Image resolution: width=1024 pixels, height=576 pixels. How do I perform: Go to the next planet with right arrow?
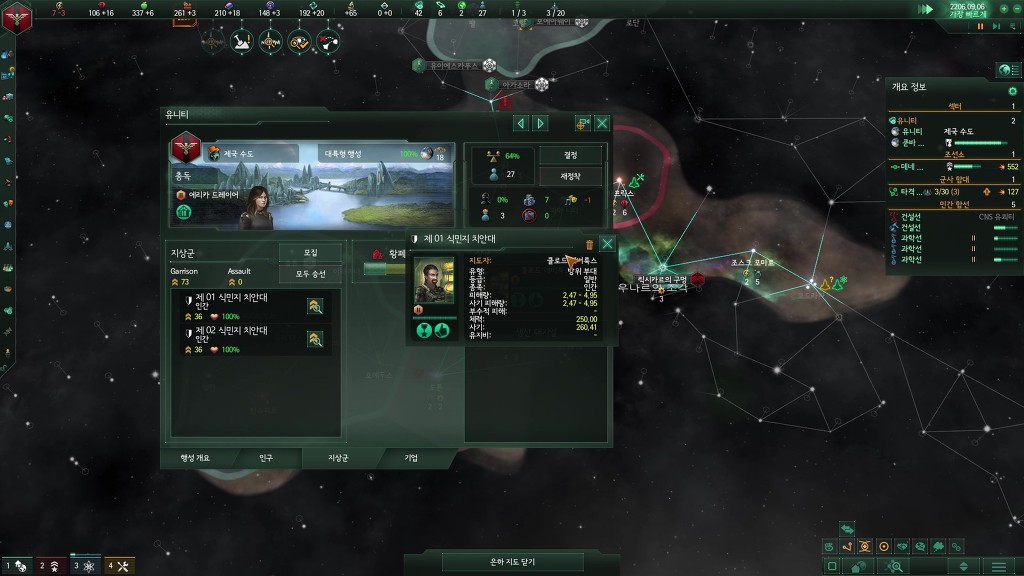pyautogui.click(x=541, y=123)
